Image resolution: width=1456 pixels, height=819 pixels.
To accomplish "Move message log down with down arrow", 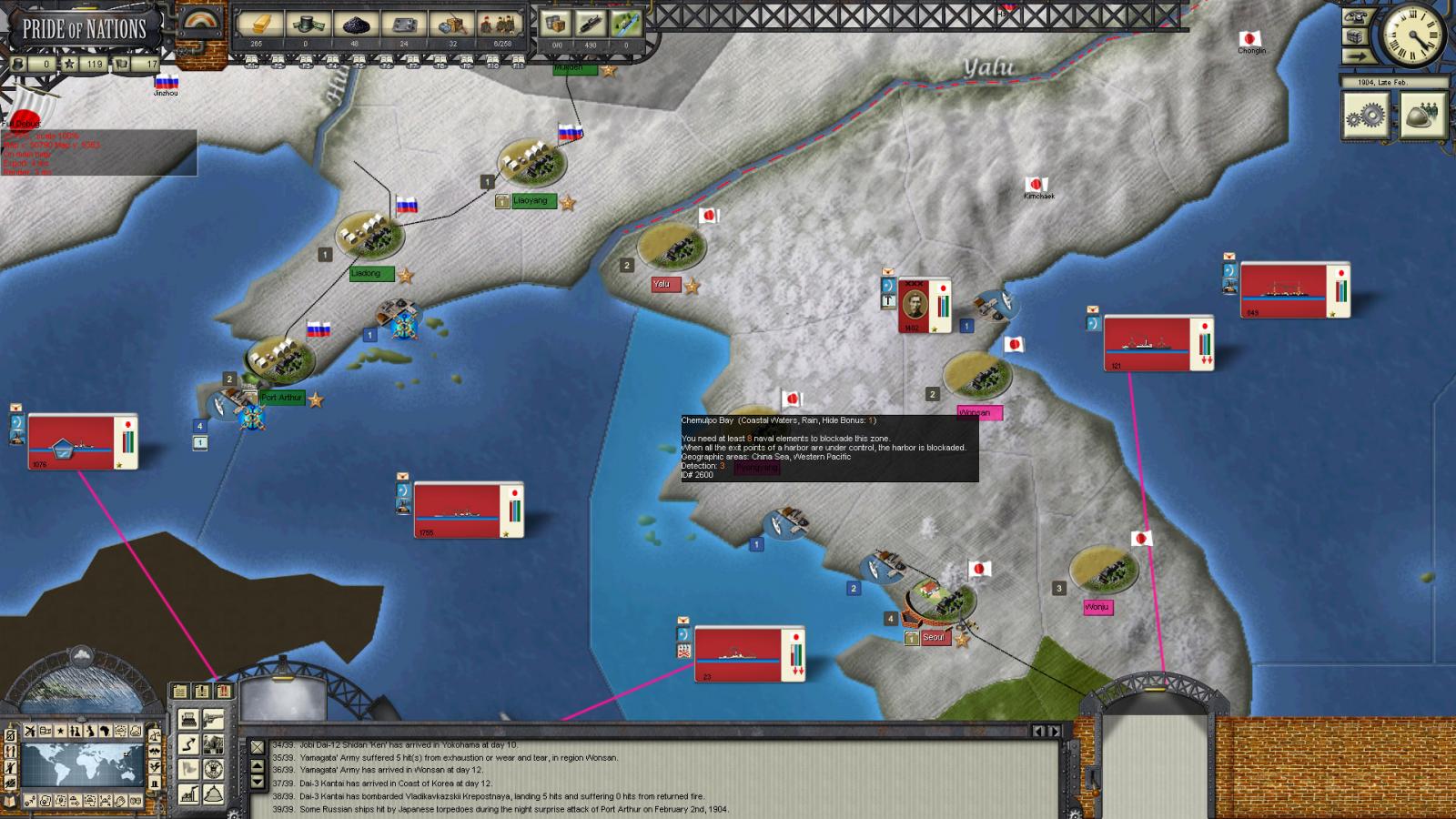I will pos(258,782).
